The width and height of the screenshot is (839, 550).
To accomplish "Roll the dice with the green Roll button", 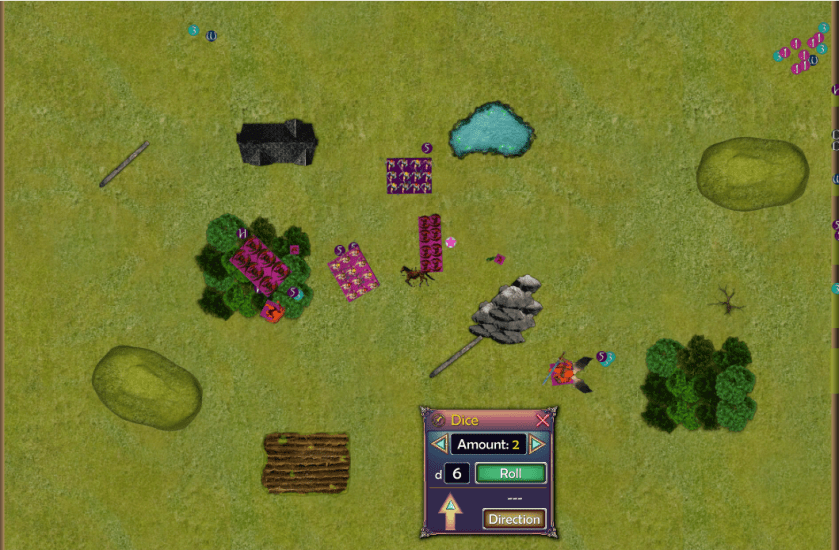I will tap(510, 473).
